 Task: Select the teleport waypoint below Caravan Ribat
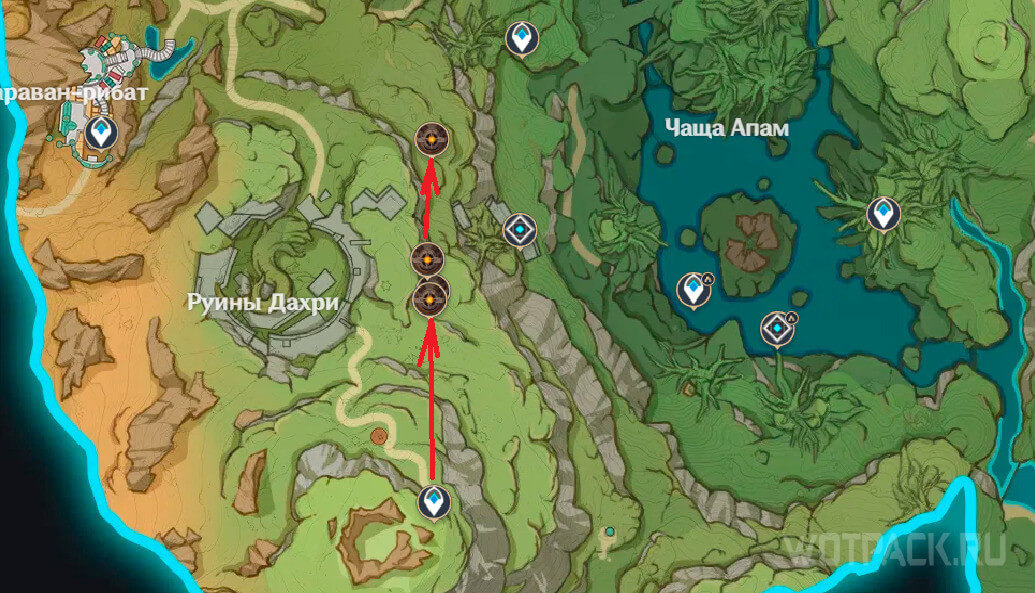click(99, 131)
